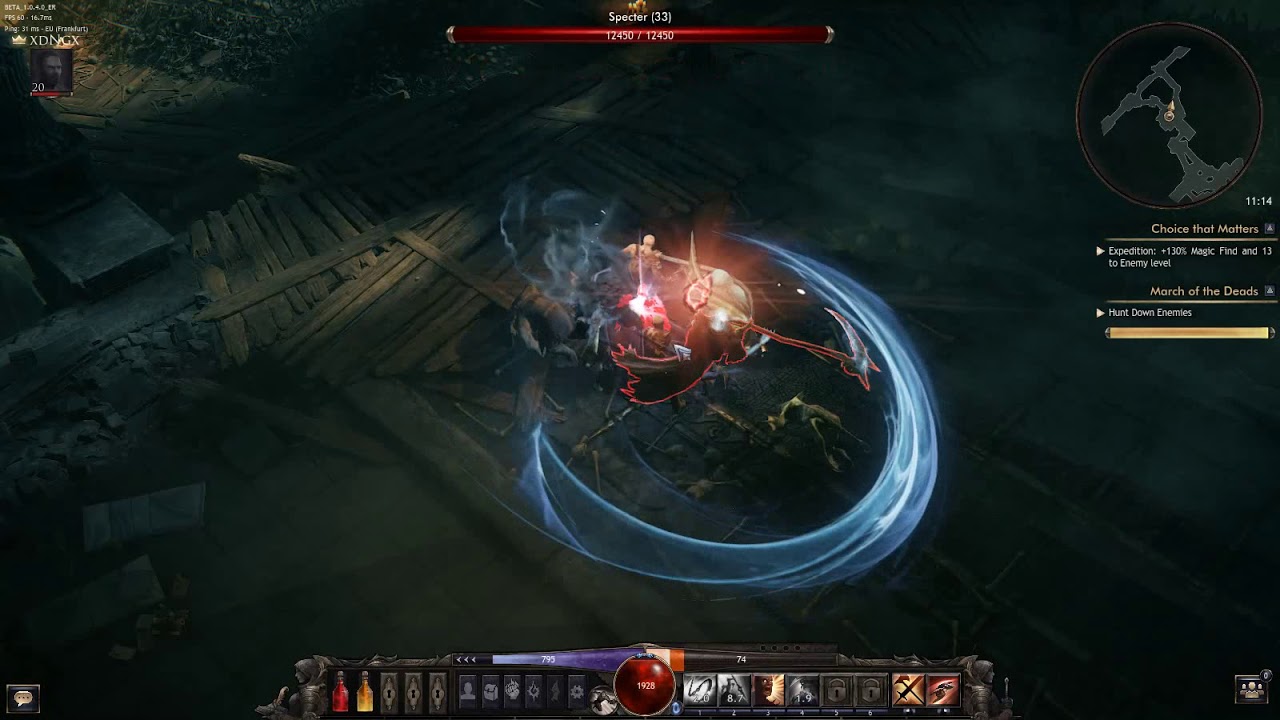Viewport: 1280px width, 720px height.
Task: Activate the screaming face skill
Action: (768, 690)
